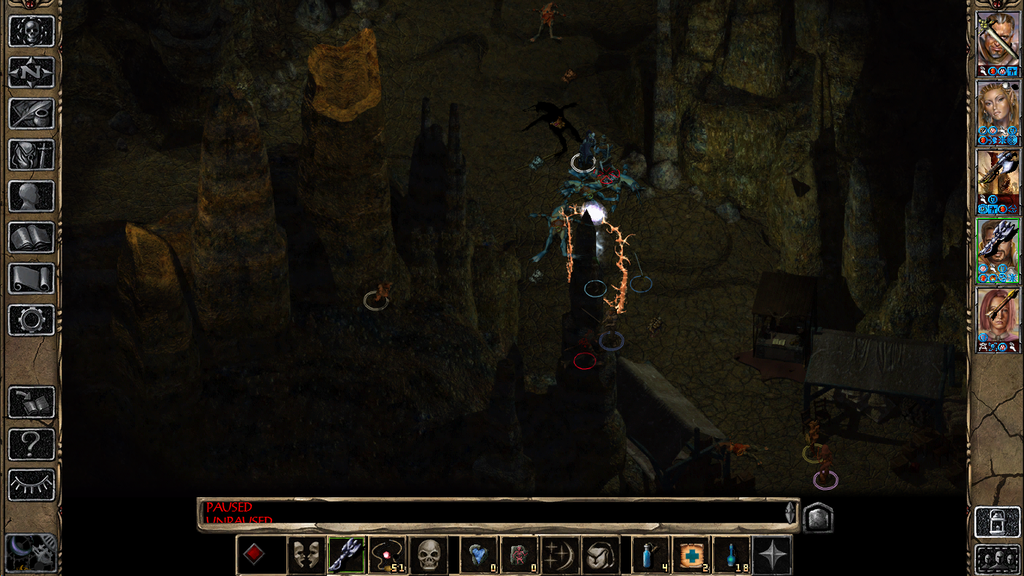
Task: Open the area map with the compass button
Action: (31, 72)
